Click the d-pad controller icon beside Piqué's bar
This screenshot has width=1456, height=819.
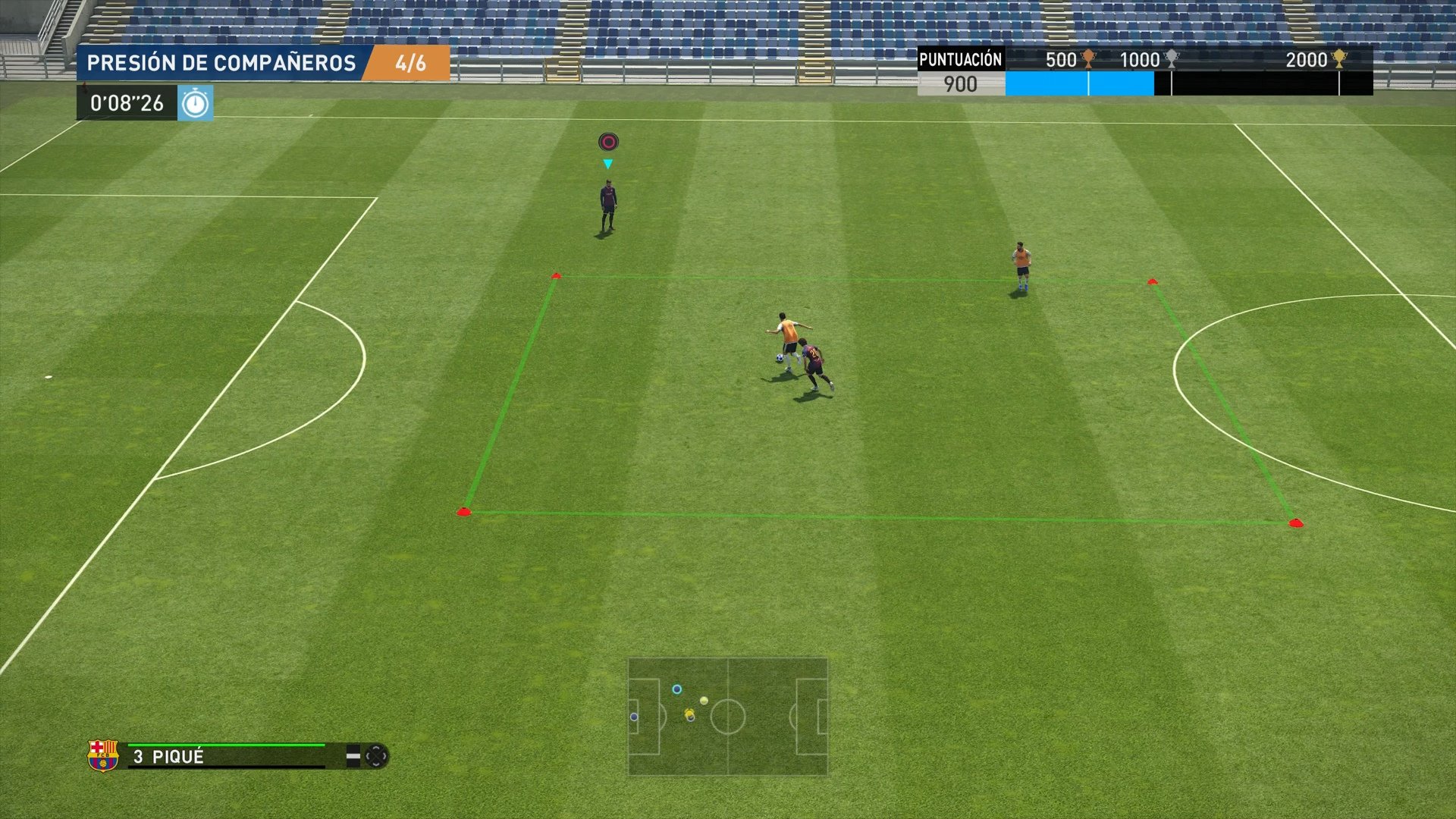point(378,756)
